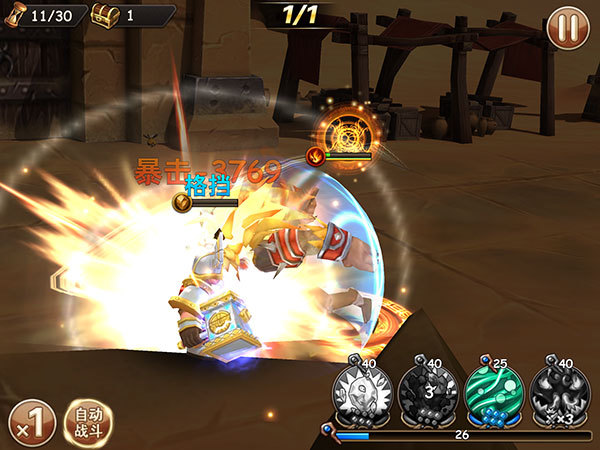Pause the battle
600x450 pixels.
[567, 25]
